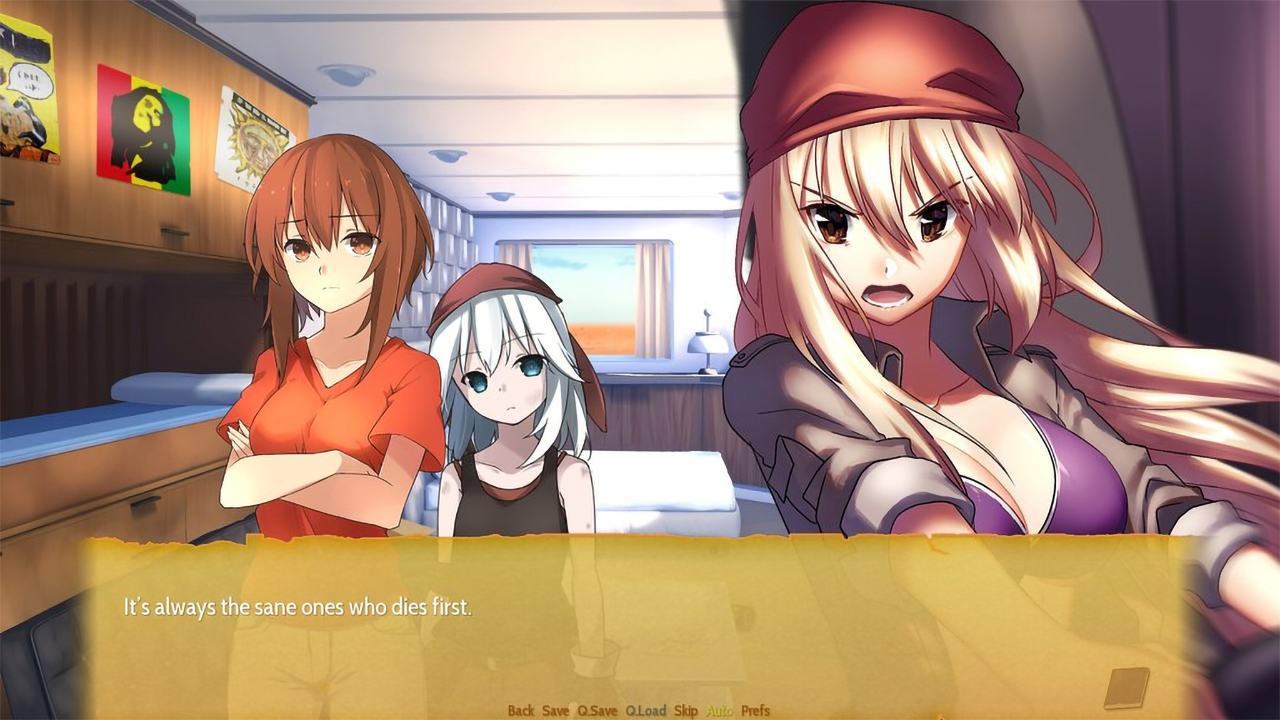Screen dimensions: 1280x720
Task: Toggle Auto text advance
Action: pos(719,710)
